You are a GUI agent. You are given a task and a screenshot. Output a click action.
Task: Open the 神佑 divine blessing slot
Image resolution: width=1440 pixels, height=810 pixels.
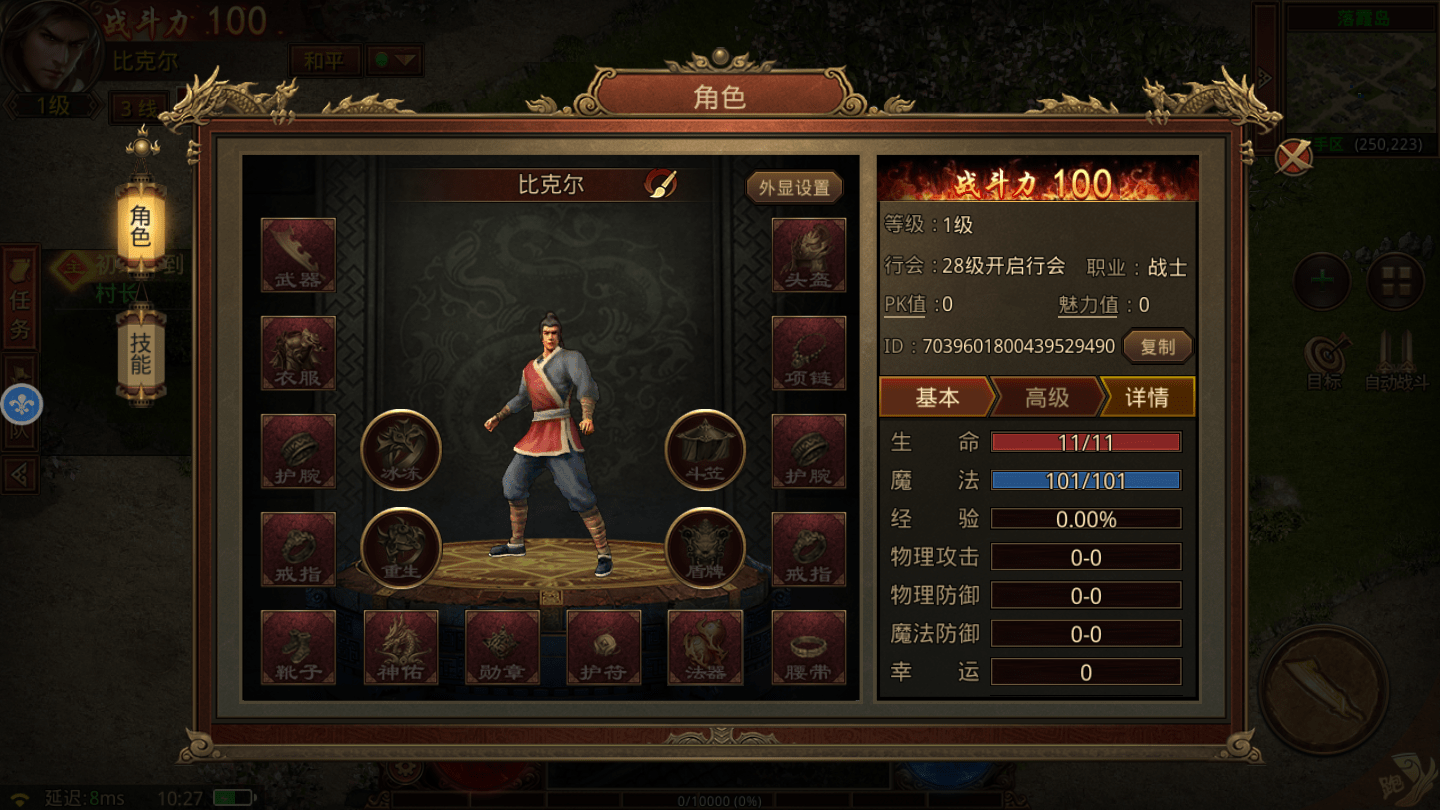(x=400, y=647)
